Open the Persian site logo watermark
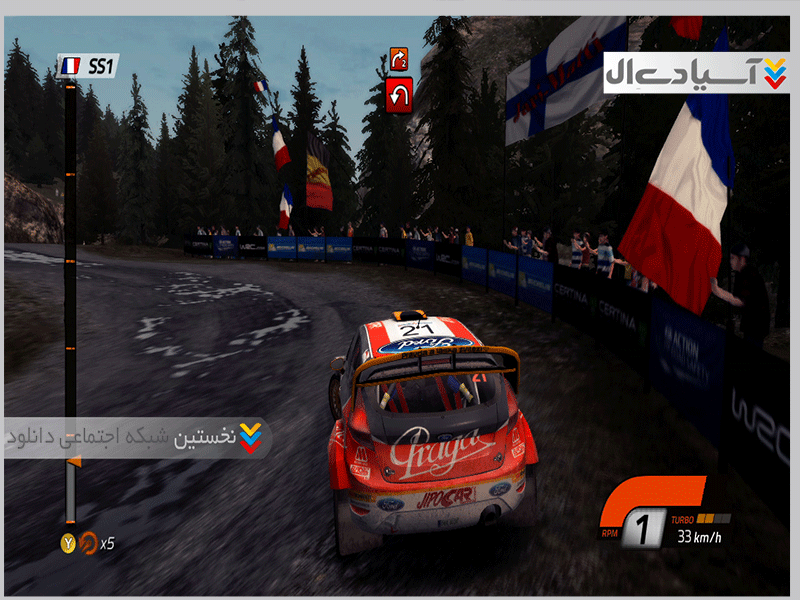 695,71
